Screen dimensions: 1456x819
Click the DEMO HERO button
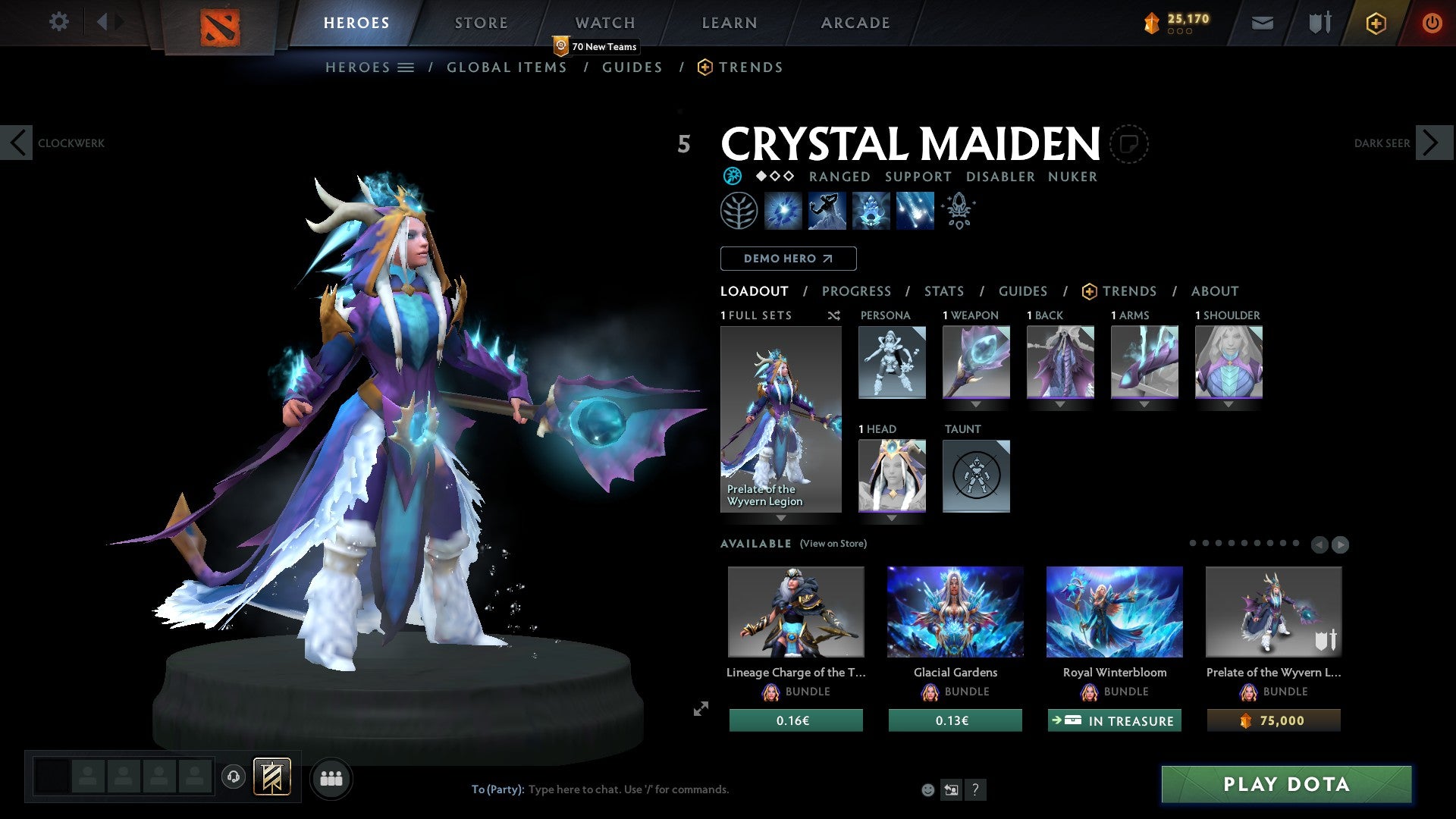pyautogui.click(x=789, y=258)
